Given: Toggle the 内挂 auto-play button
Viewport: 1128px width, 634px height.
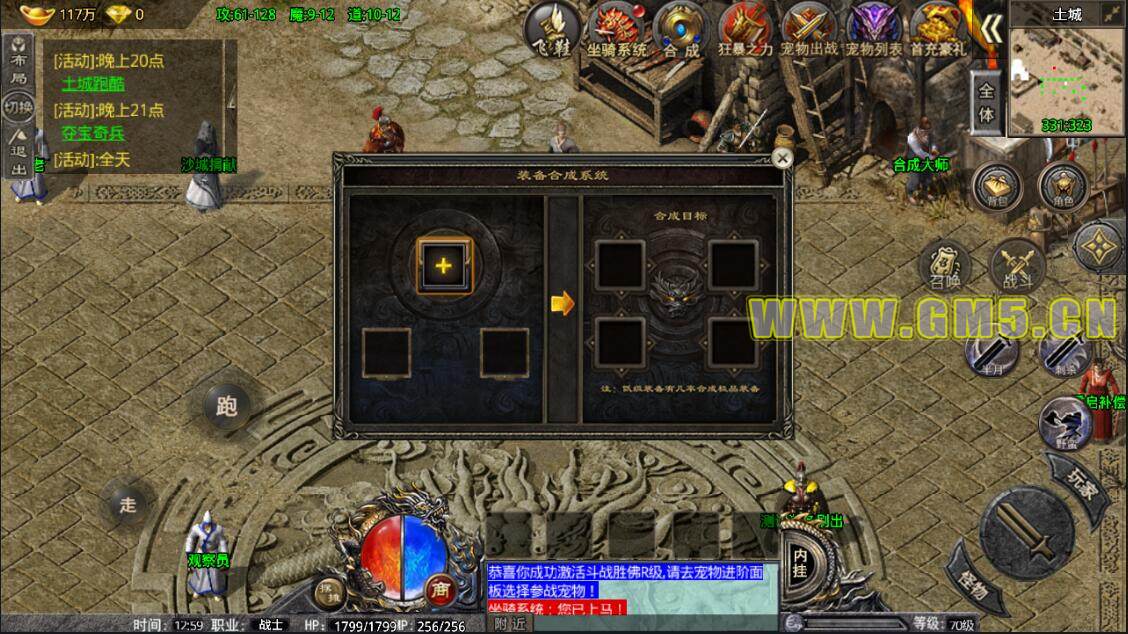Looking at the screenshot, I should pyautogui.click(x=800, y=558).
